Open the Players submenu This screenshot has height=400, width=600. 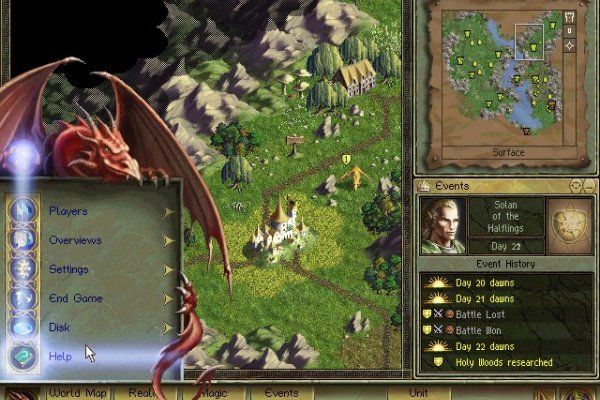point(69,211)
